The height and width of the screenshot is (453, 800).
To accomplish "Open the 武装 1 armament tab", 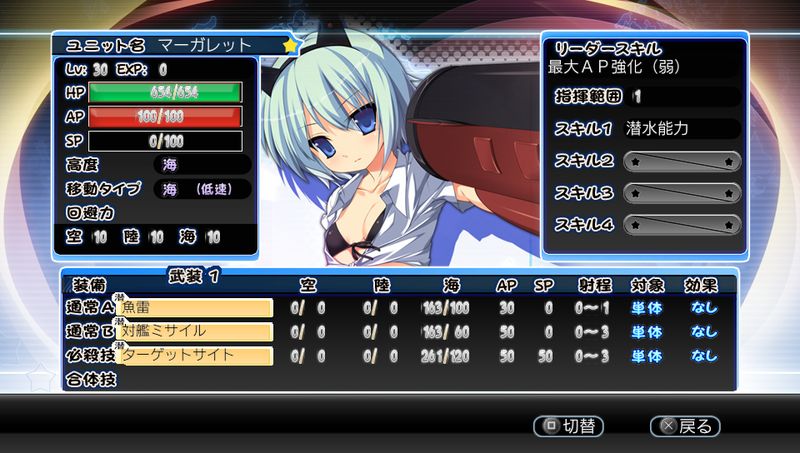I will (194, 272).
